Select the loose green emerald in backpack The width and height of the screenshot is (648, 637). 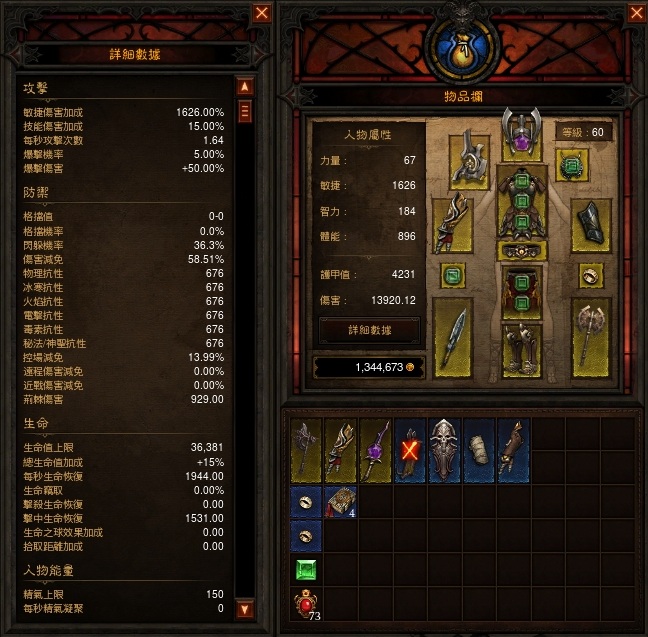(306, 571)
